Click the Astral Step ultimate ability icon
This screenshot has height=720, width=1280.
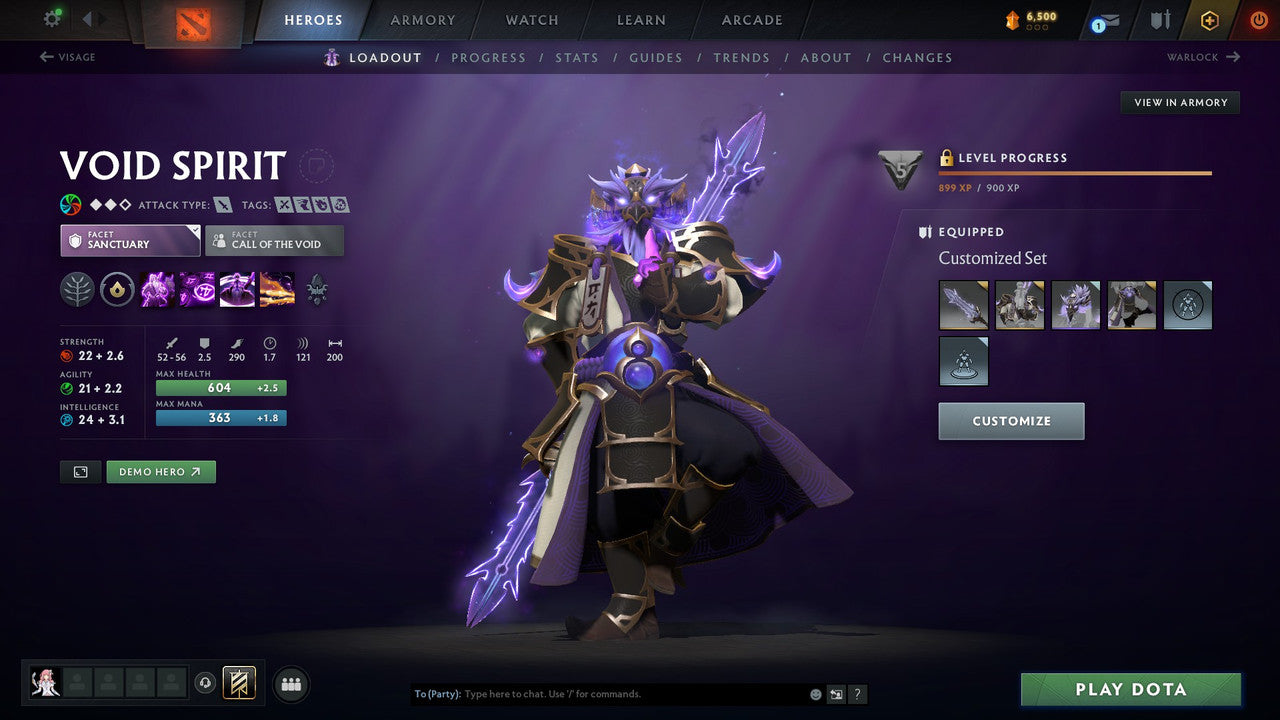pyautogui.click(x=277, y=289)
